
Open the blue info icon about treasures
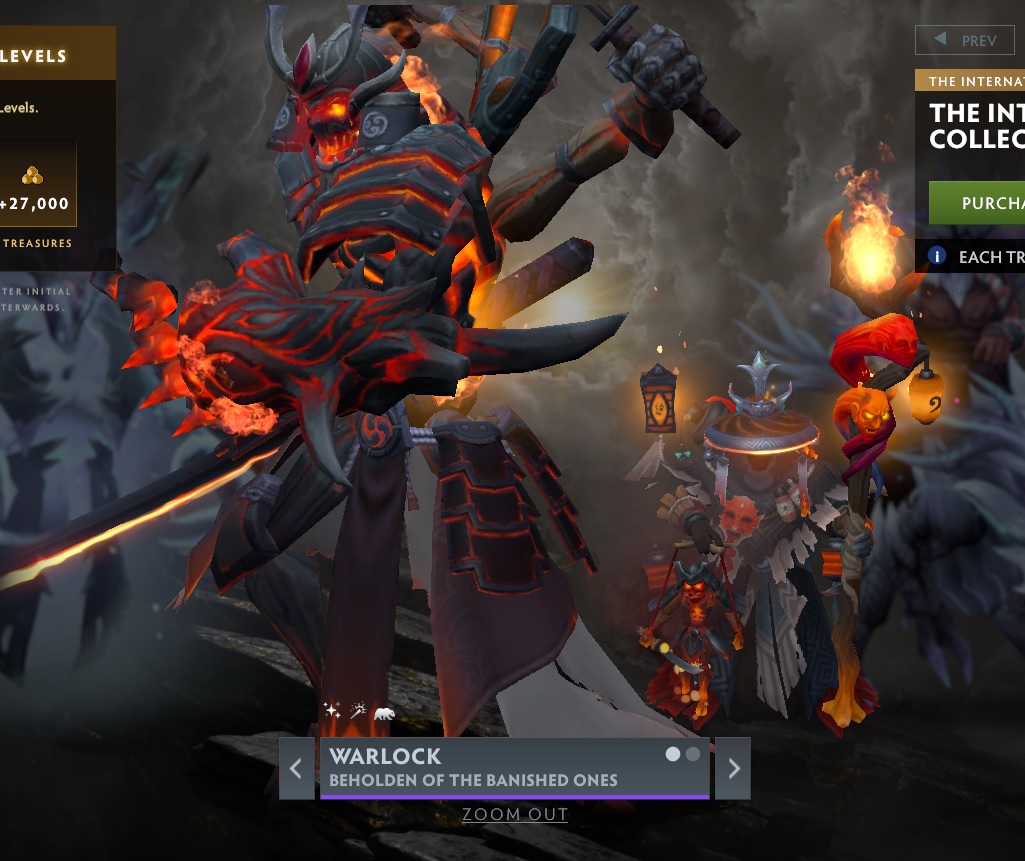(x=937, y=256)
